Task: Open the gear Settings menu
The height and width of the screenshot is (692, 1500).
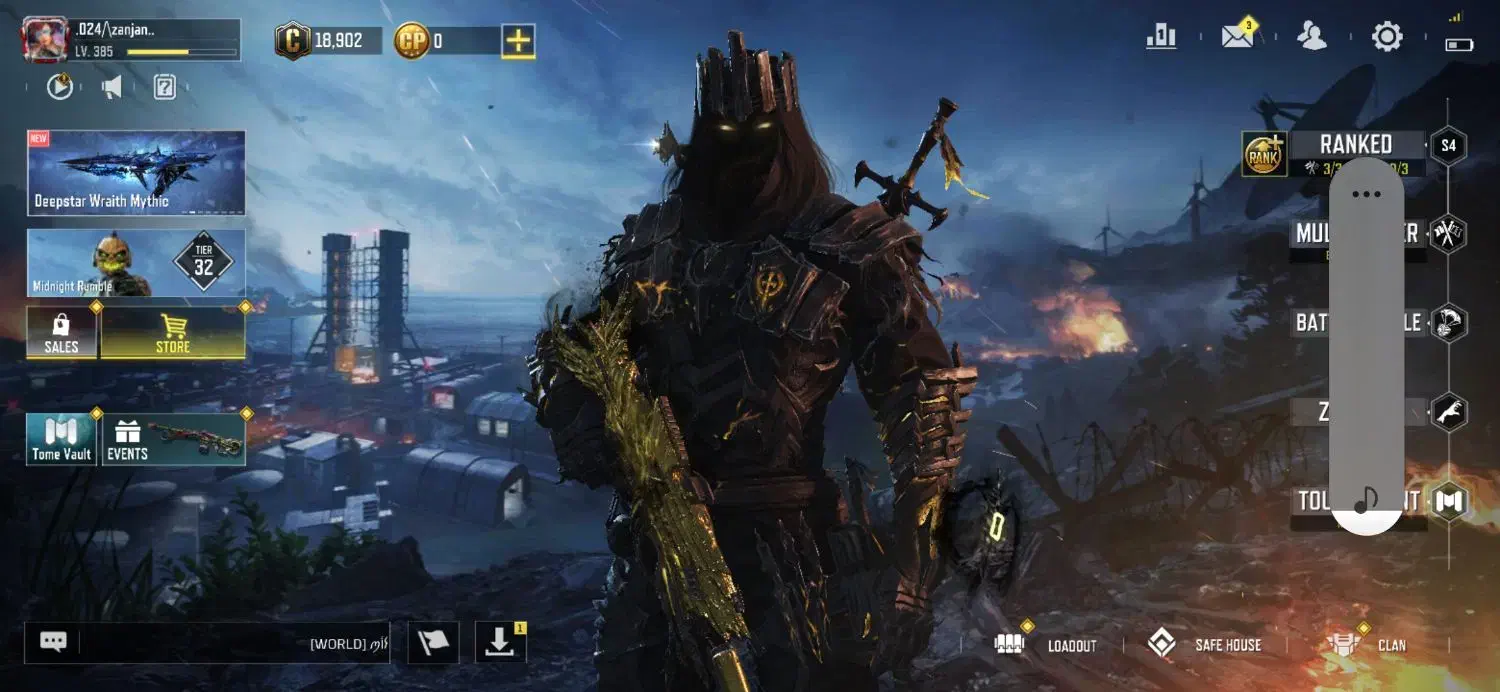Action: (x=1387, y=37)
